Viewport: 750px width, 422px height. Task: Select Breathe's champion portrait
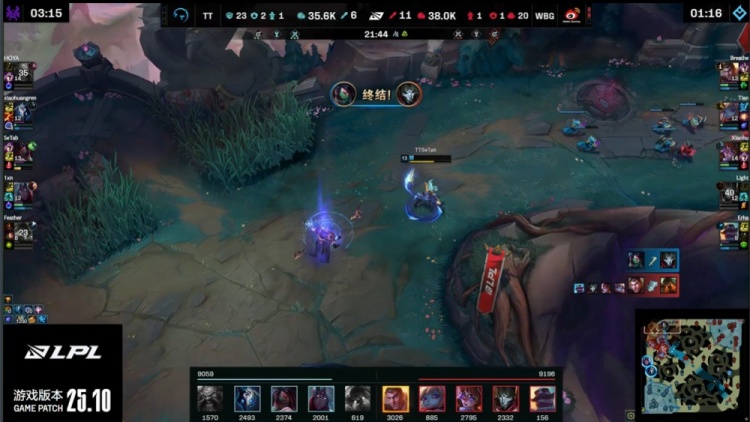(730, 75)
